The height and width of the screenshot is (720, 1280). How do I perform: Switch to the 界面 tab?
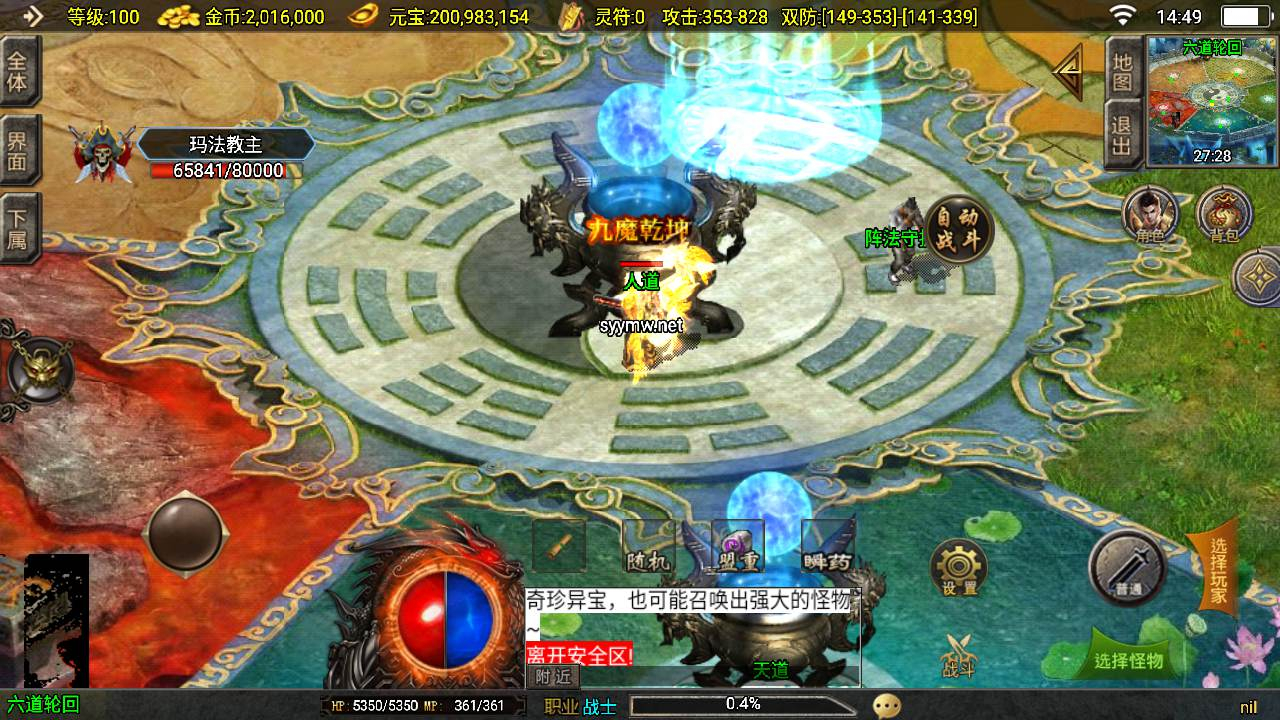(18, 150)
